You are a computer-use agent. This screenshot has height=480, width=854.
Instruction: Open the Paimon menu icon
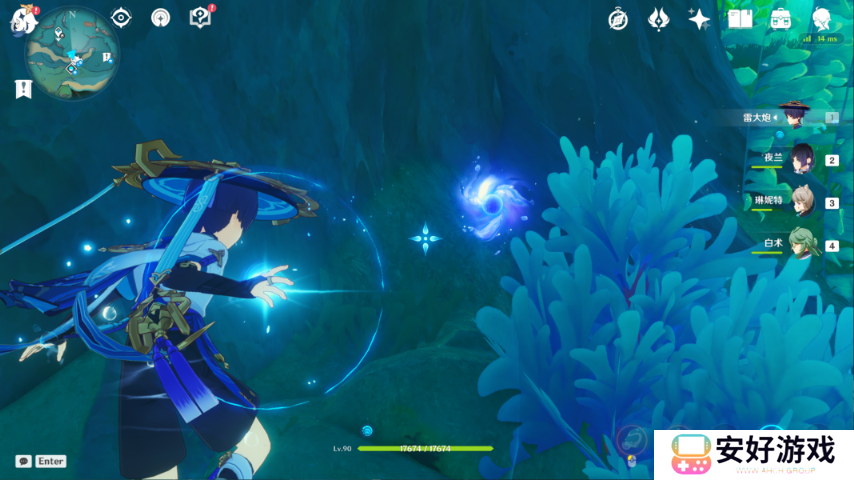22,20
